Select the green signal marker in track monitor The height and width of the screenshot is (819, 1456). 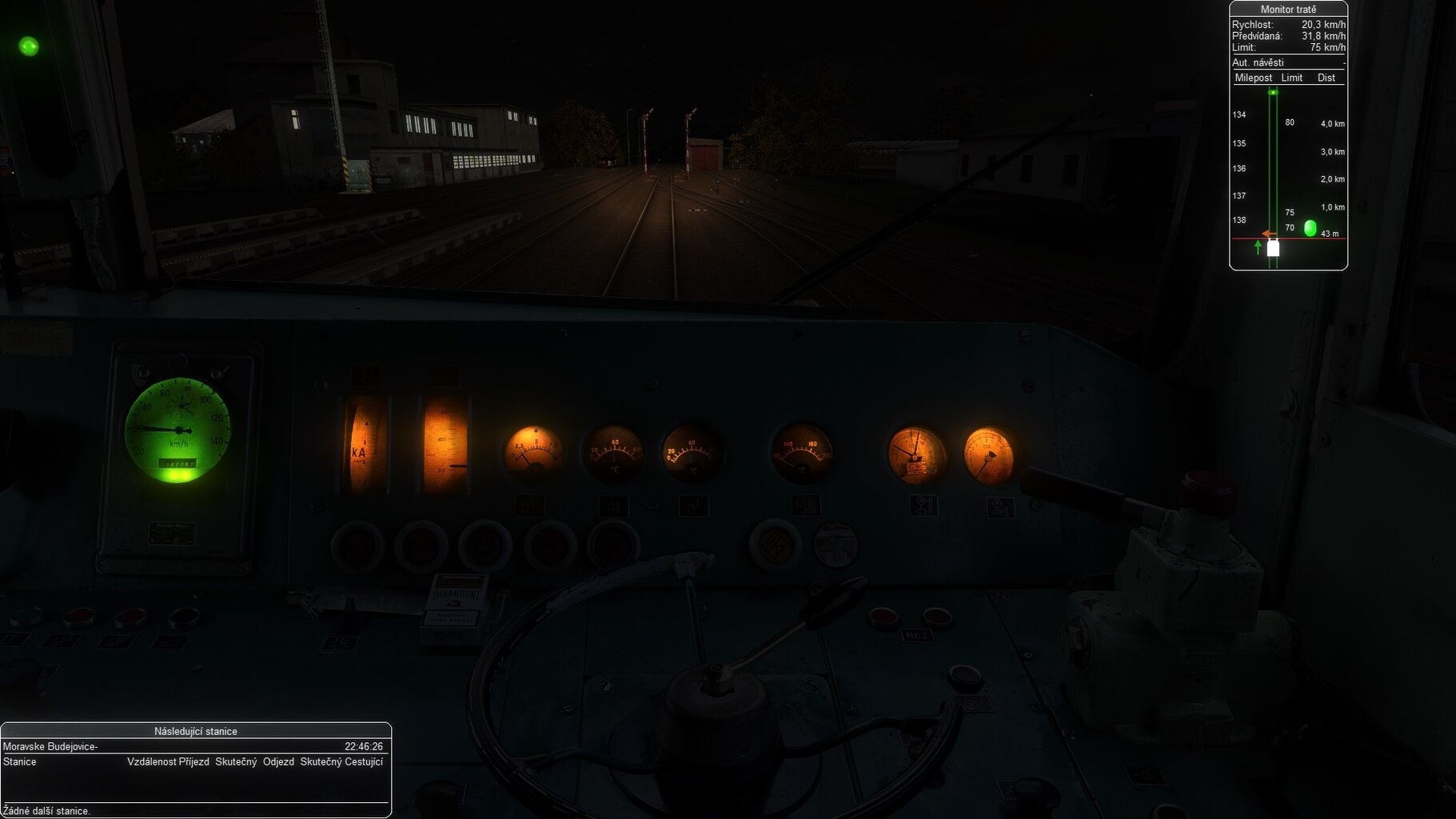pyautogui.click(x=1310, y=229)
